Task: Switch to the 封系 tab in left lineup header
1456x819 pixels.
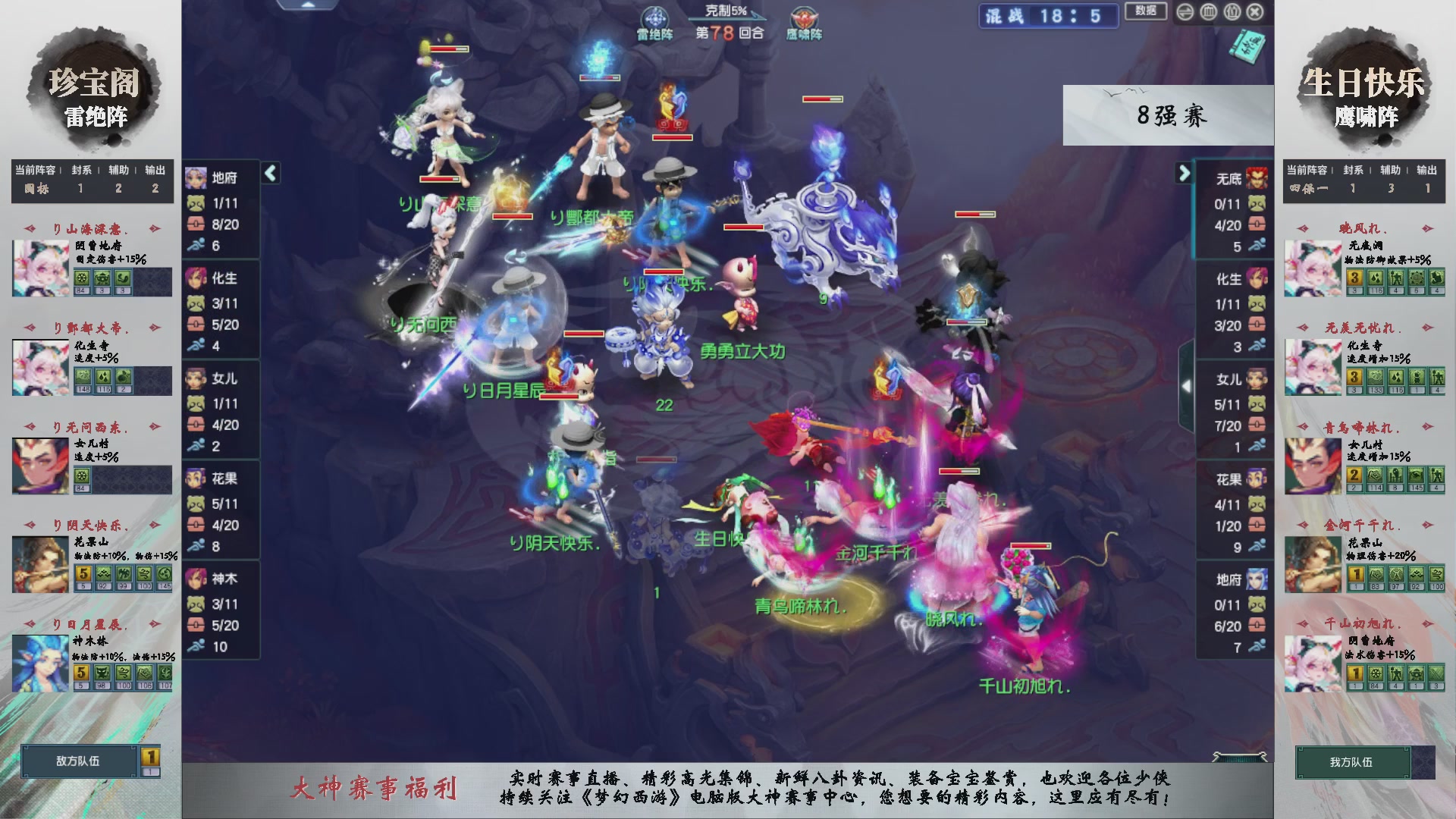Action: pyautogui.click(x=80, y=170)
